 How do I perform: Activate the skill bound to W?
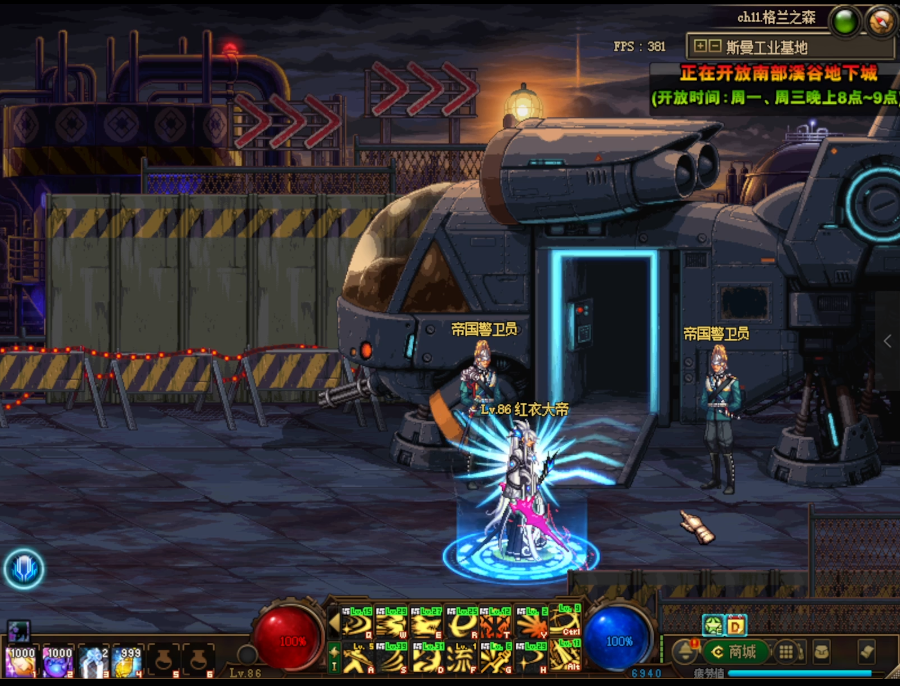(392, 623)
